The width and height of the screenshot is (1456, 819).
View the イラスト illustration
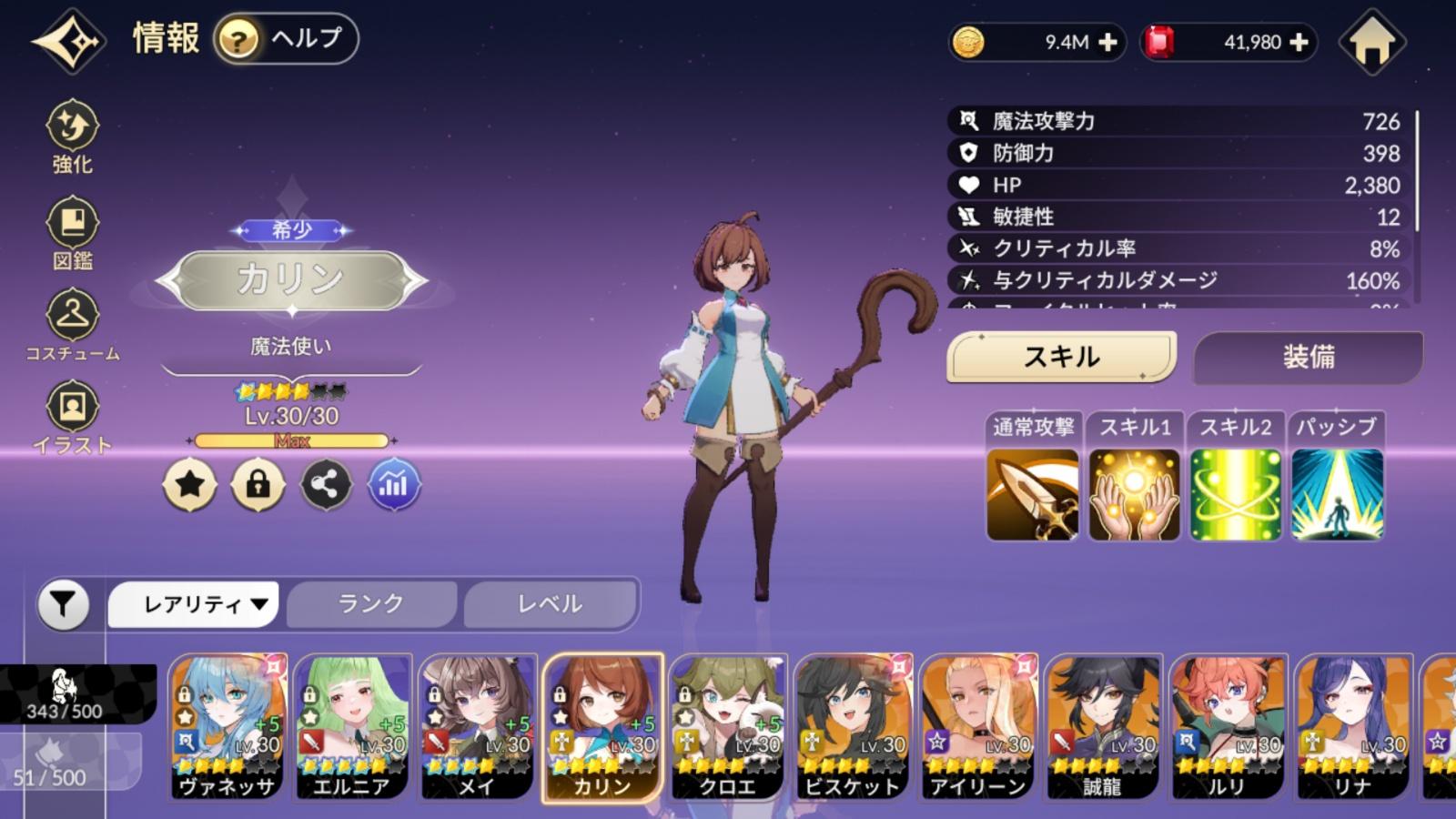point(72,418)
